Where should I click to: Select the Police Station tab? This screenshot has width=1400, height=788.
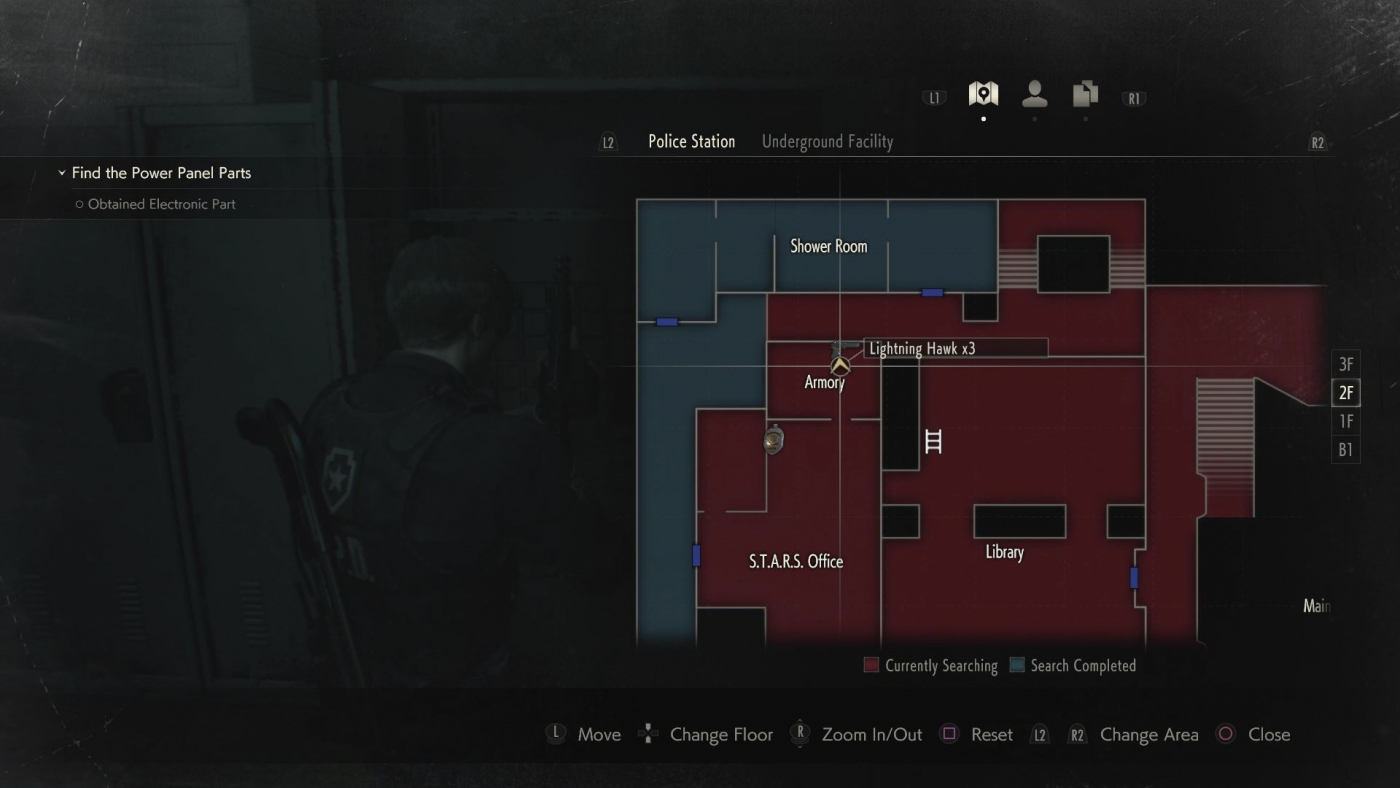coord(691,141)
